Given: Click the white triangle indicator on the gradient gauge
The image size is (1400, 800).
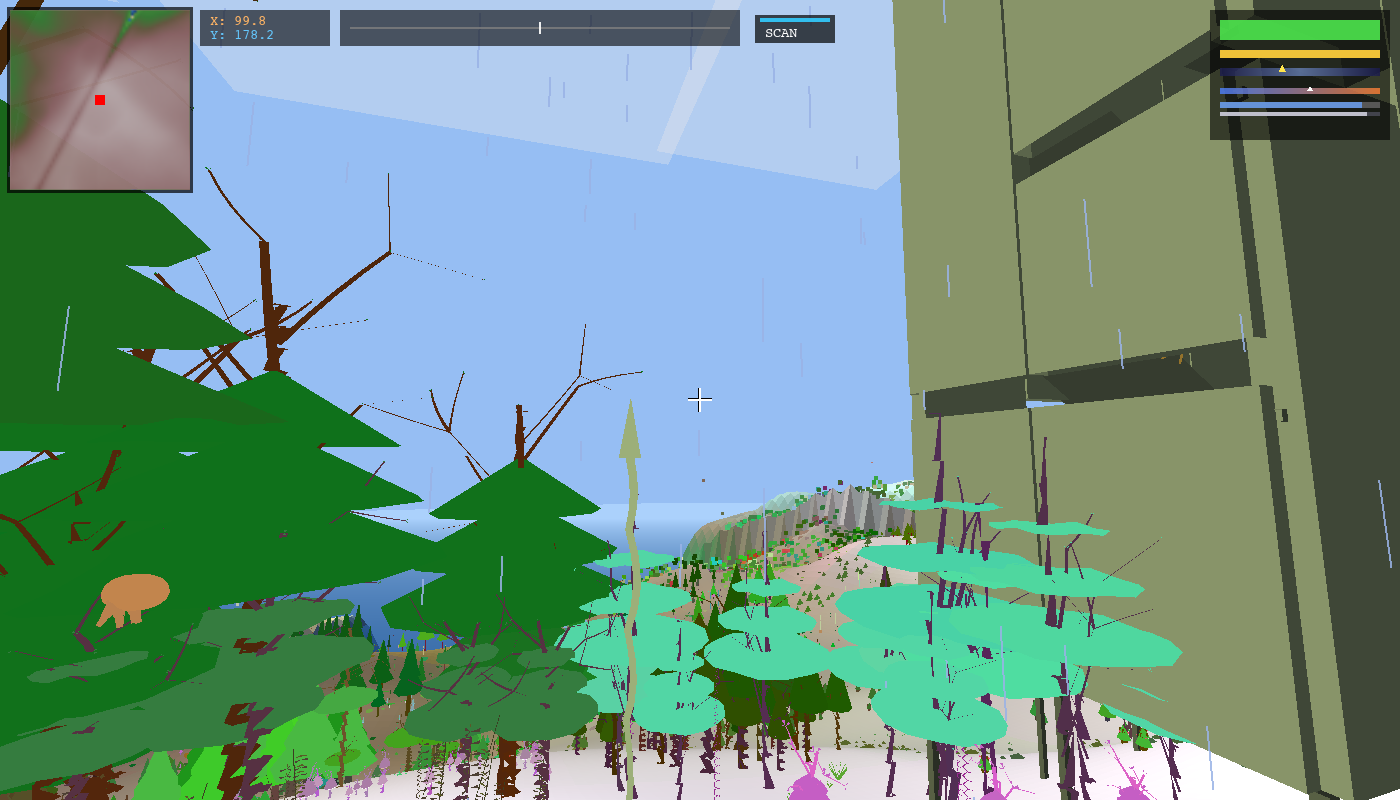Looking at the screenshot, I should pyautogui.click(x=1311, y=88).
